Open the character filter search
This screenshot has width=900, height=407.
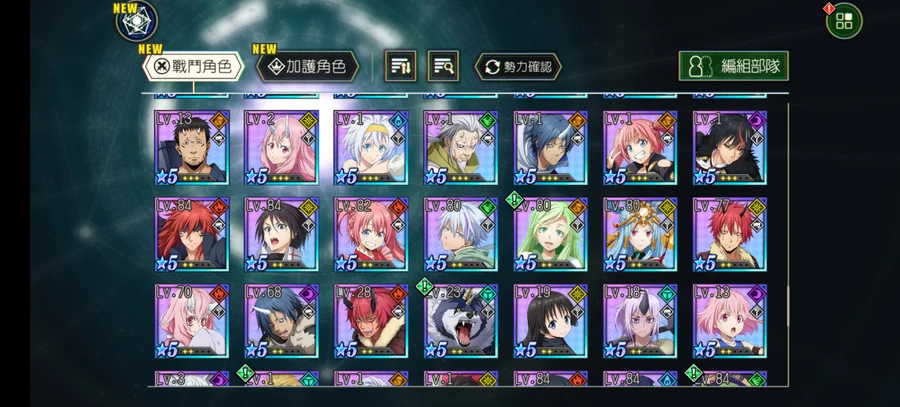[443, 67]
